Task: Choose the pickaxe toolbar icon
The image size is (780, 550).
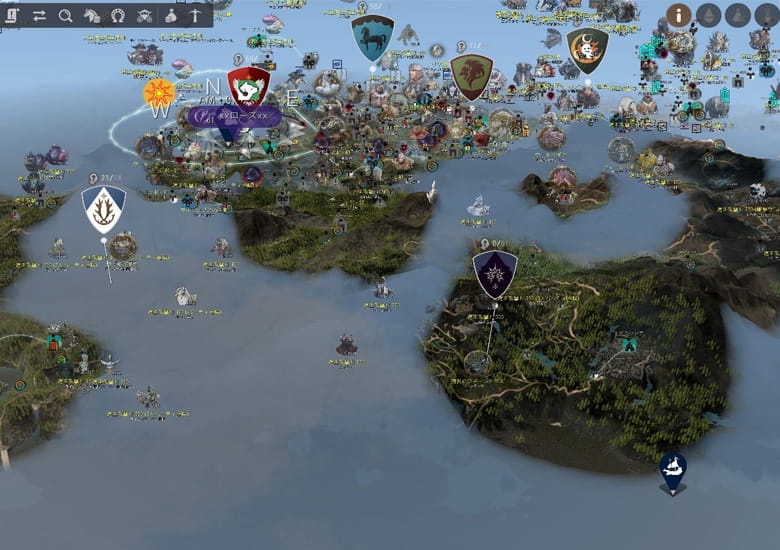Action: pyautogui.click(x=195, y=15)
